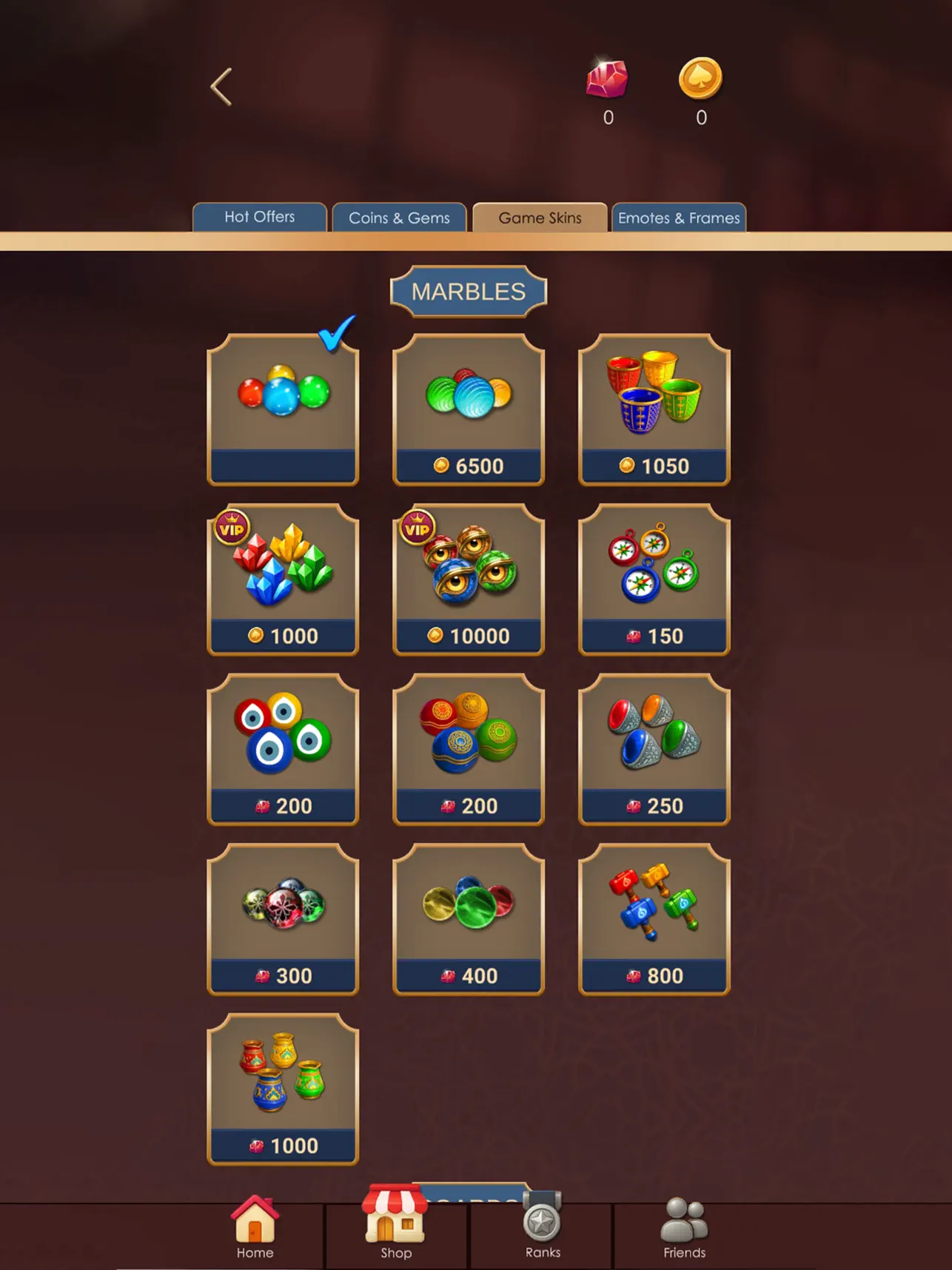The height and width of the screenshot is (1270, 952).
Task: Open the Coins & Gems tab
Action: pyautogui.click(x=400, y=218)
